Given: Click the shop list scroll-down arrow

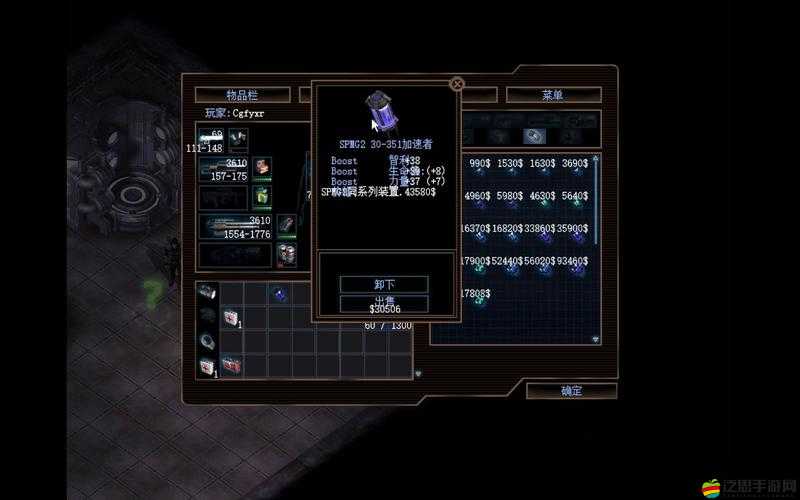Looking at the screenshot, I should click(x=597, y=340).
